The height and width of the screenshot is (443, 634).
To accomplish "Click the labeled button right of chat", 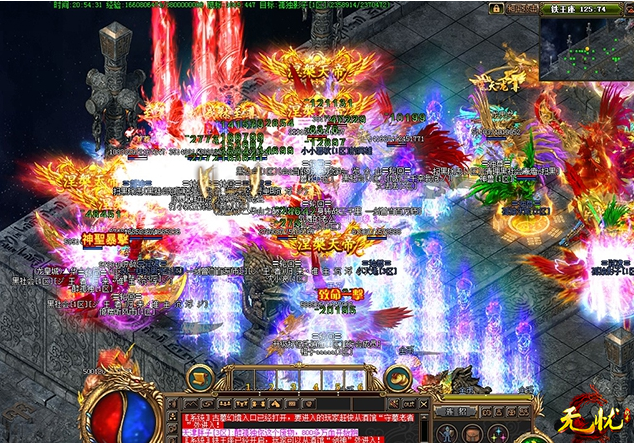I will [x=456, y=411].
